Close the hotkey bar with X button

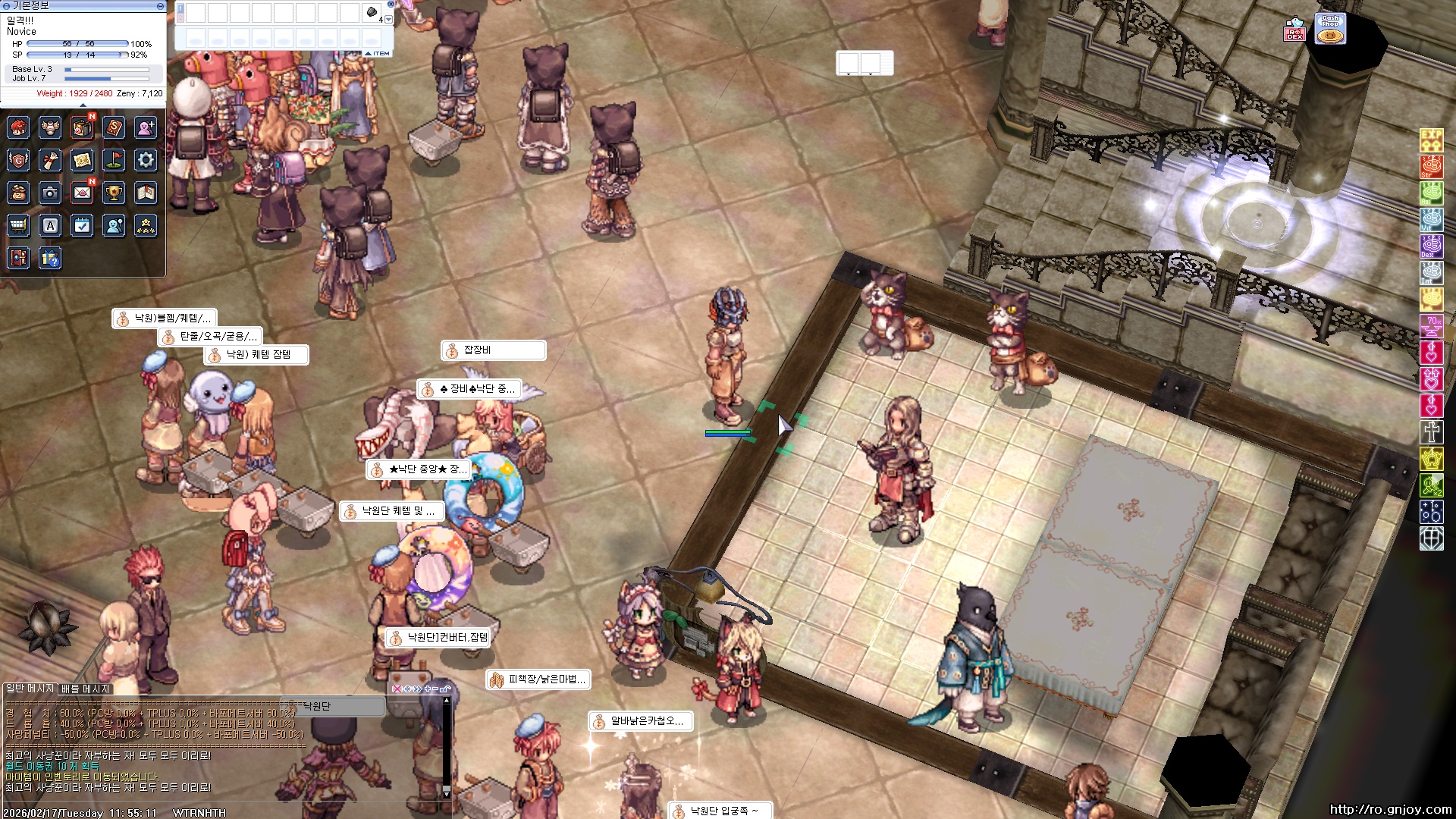click(391, 4)
